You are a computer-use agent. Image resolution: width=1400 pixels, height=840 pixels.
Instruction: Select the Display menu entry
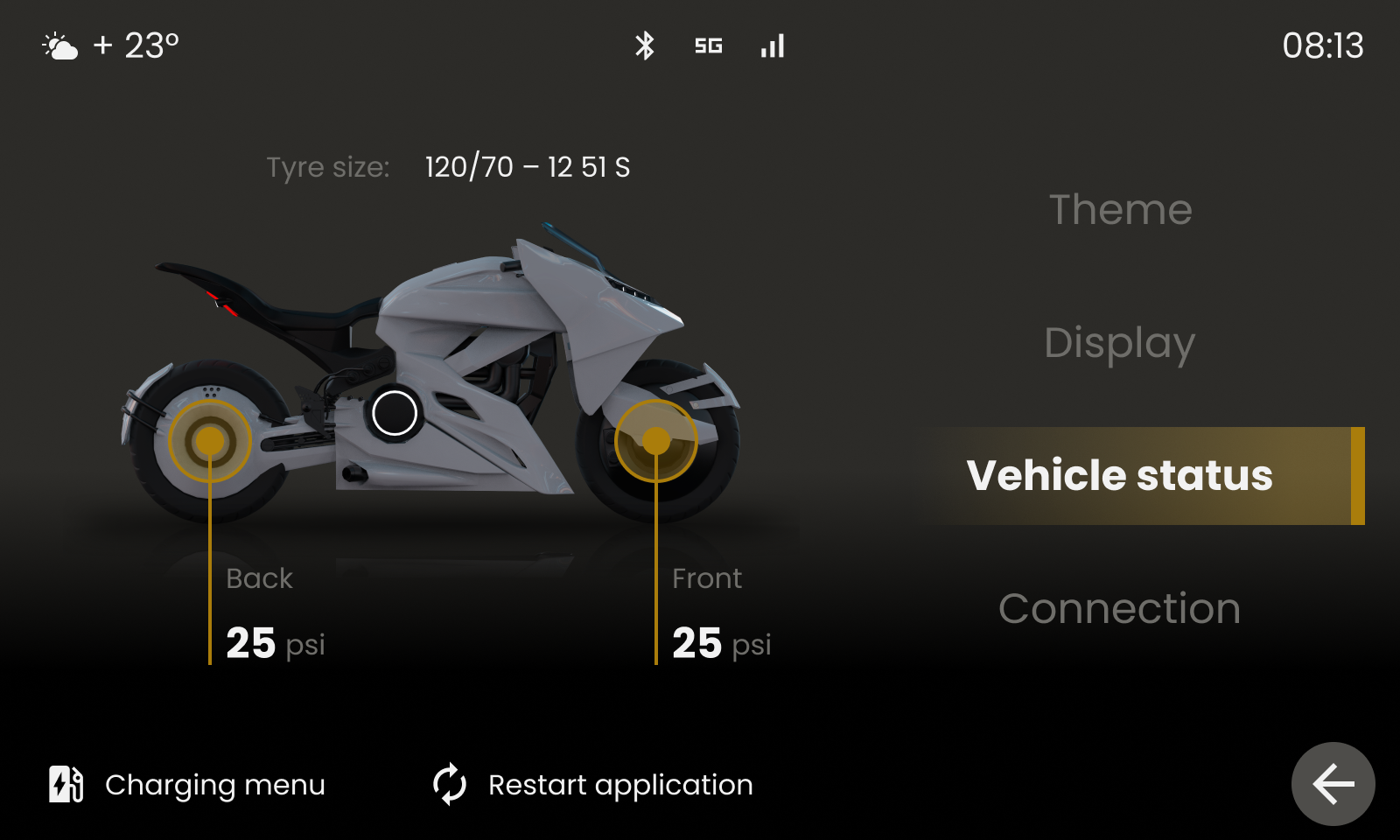1119,343
